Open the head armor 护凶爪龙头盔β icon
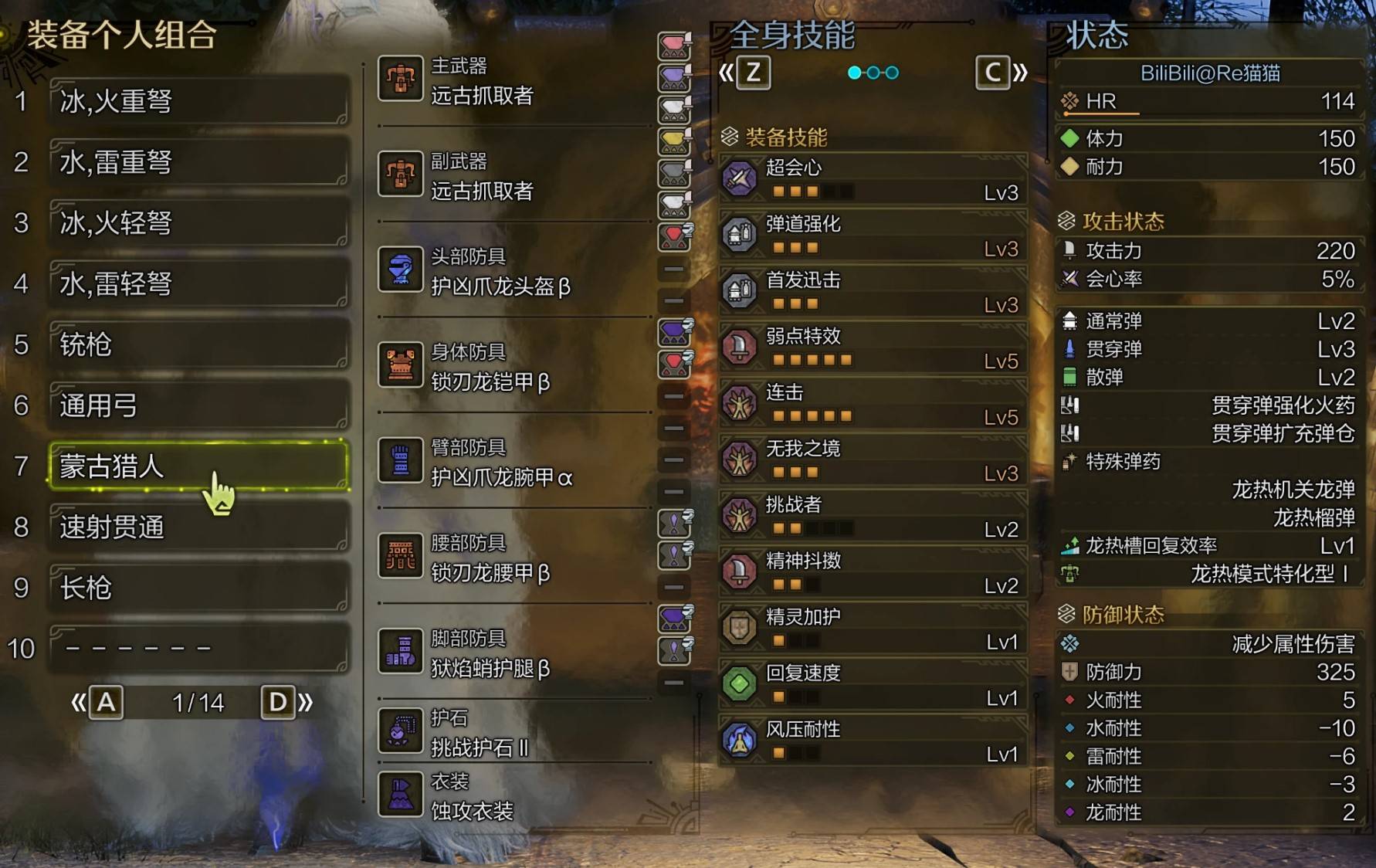Image resolution: width=1376 pixels, height=868 pixels. 399,270
